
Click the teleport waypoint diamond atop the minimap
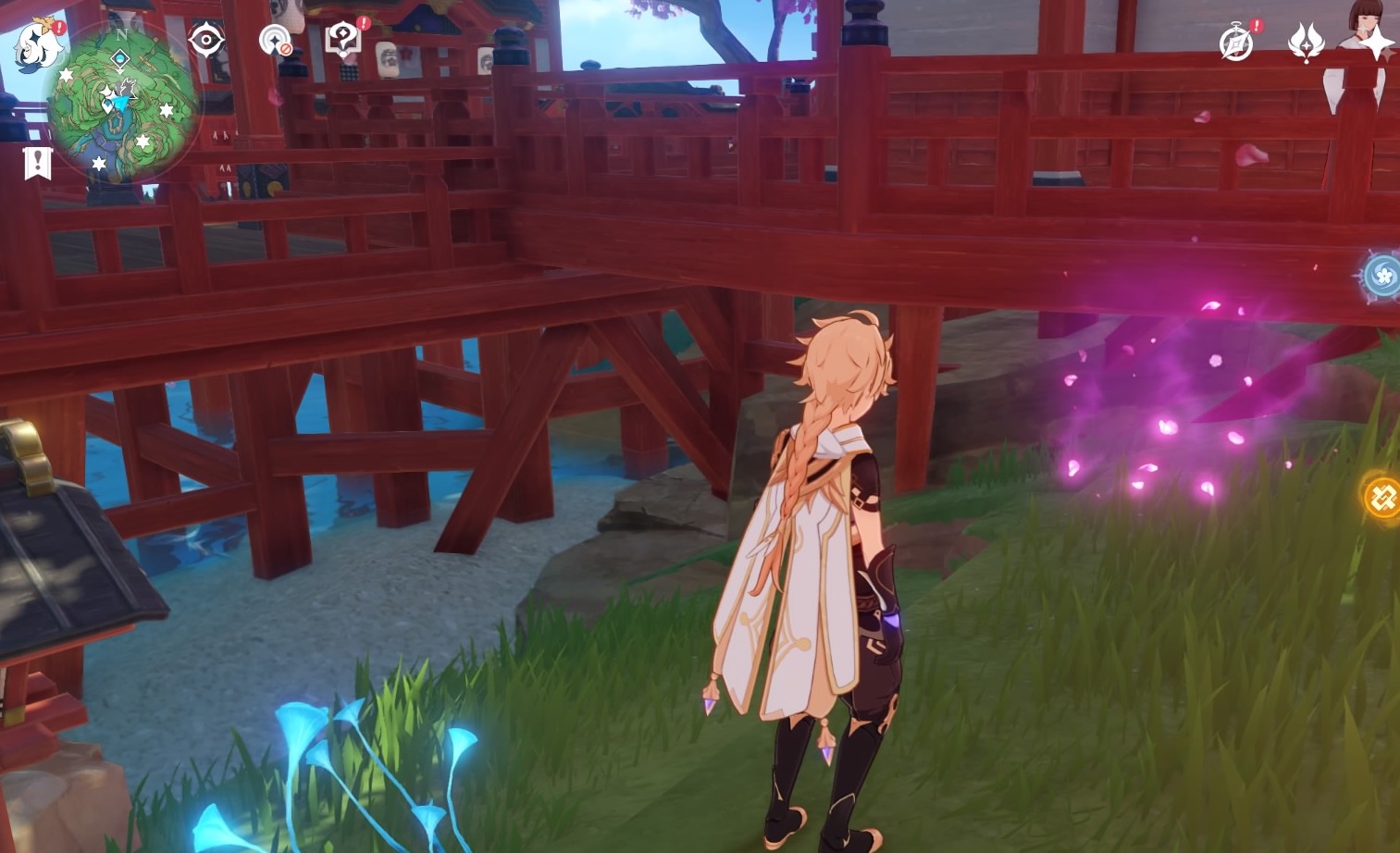(x=120, y=58)
